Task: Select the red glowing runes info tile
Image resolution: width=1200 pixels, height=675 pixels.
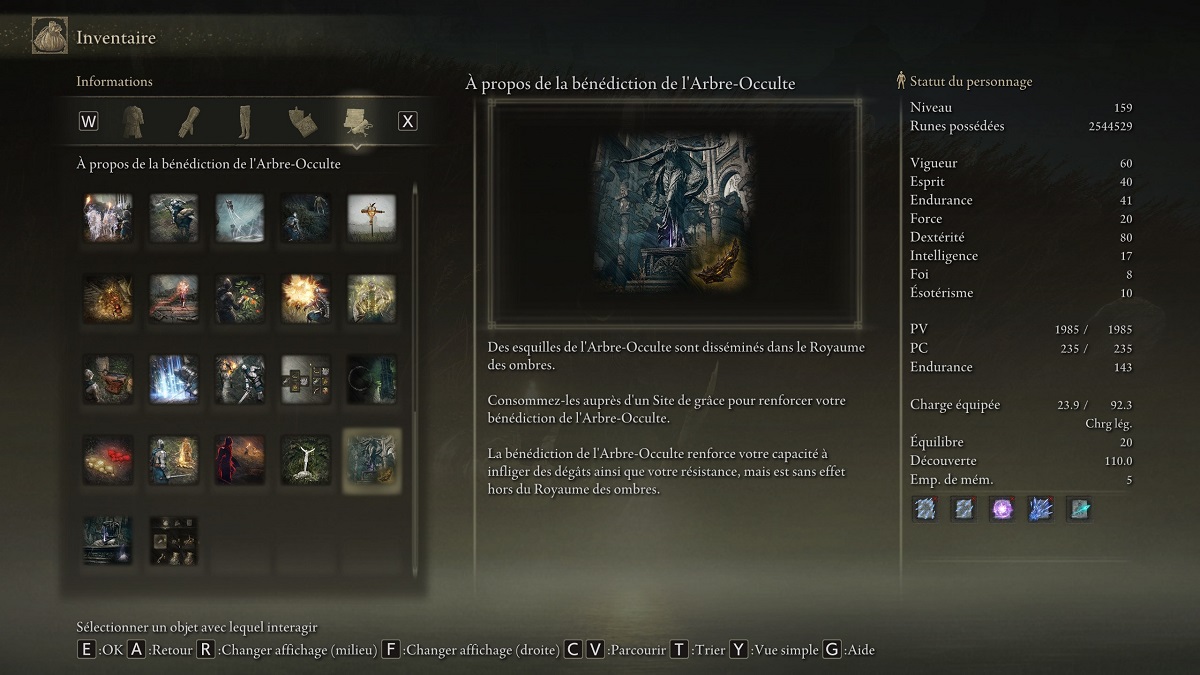Action: [x=107, y=459]
